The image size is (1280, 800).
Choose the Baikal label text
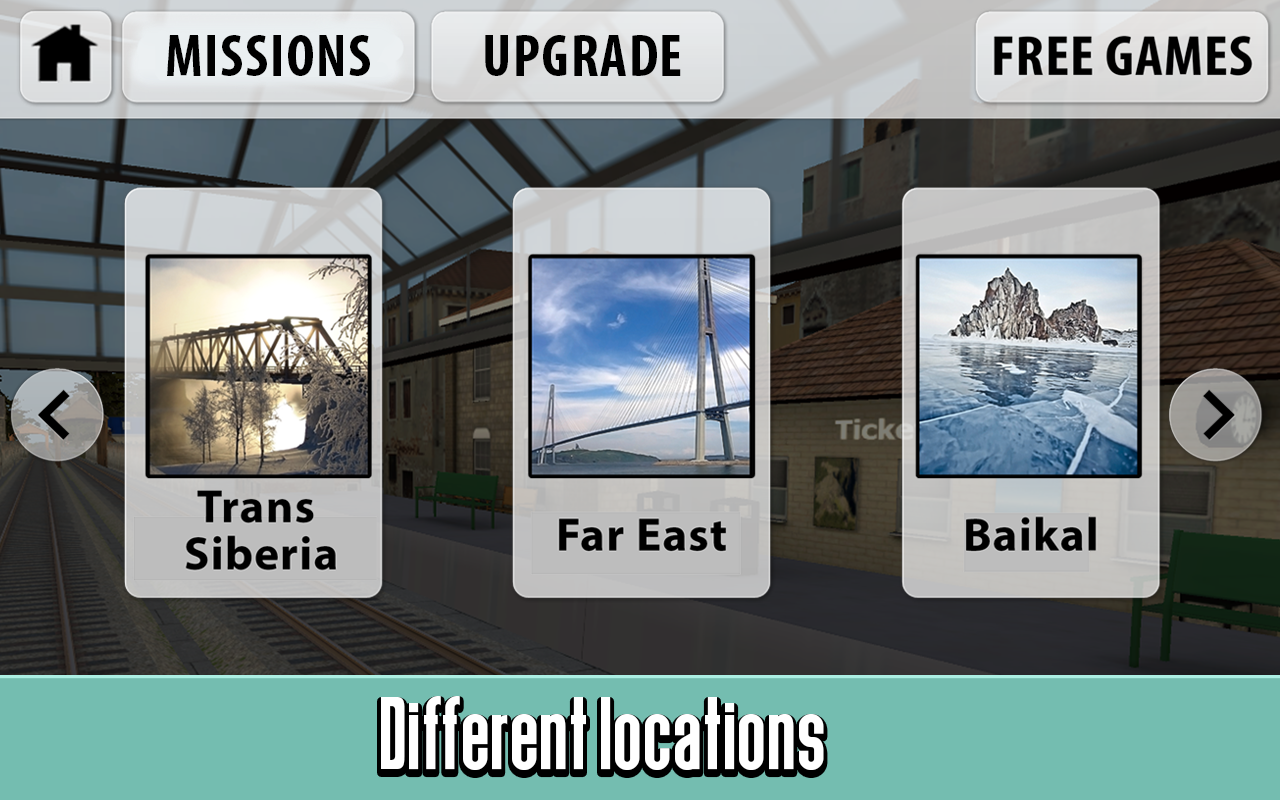(x=1030, y=537)
